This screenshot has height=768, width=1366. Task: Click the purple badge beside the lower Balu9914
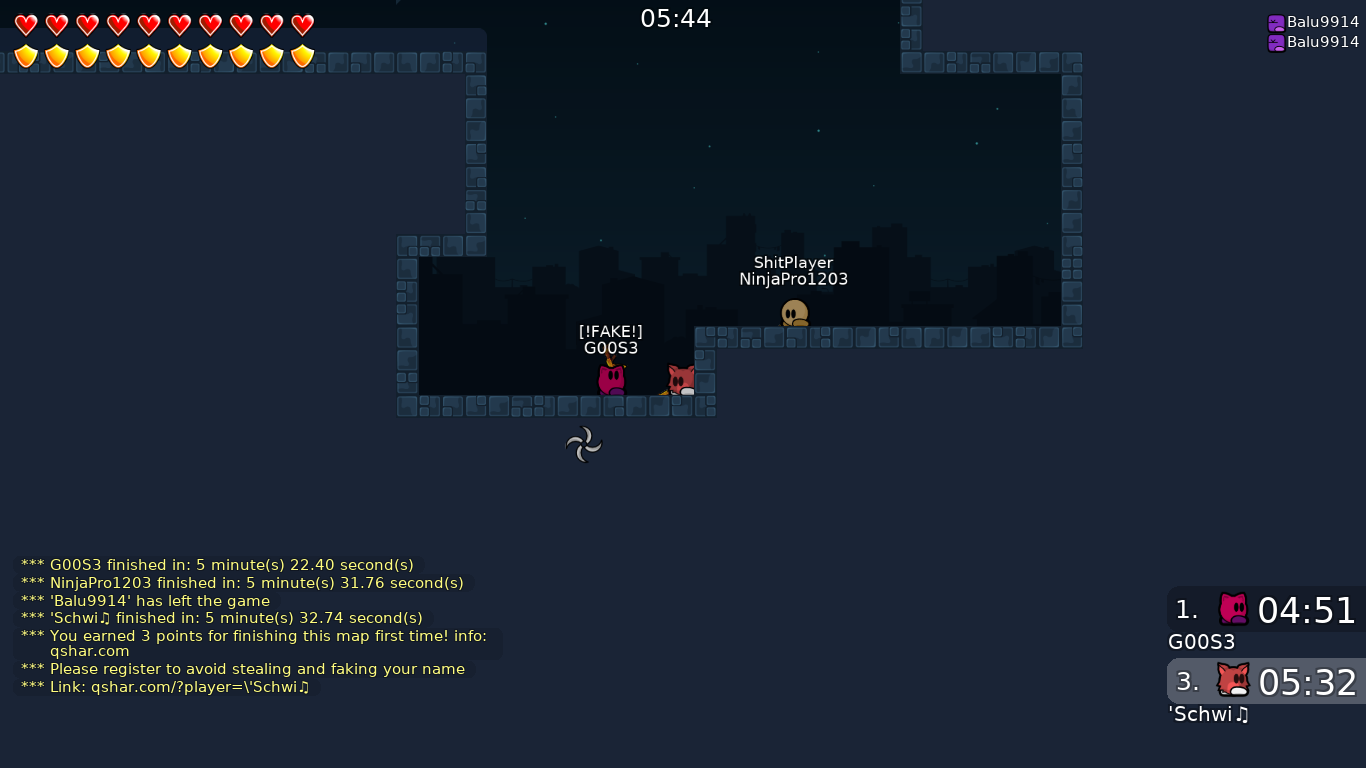tap(1274, 42)
